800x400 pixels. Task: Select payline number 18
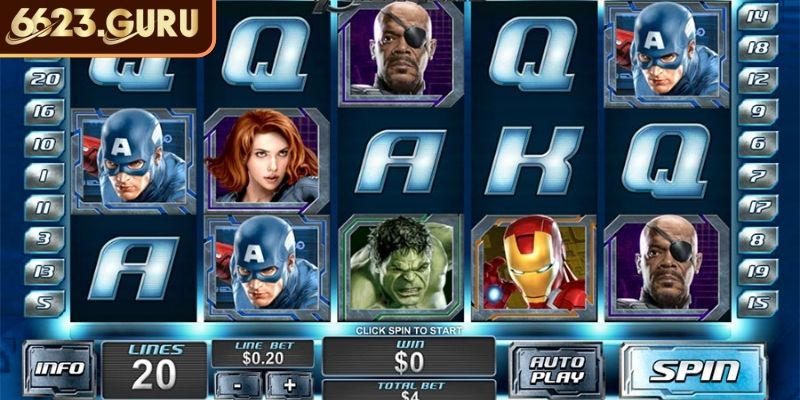click(x=757, y=47)
